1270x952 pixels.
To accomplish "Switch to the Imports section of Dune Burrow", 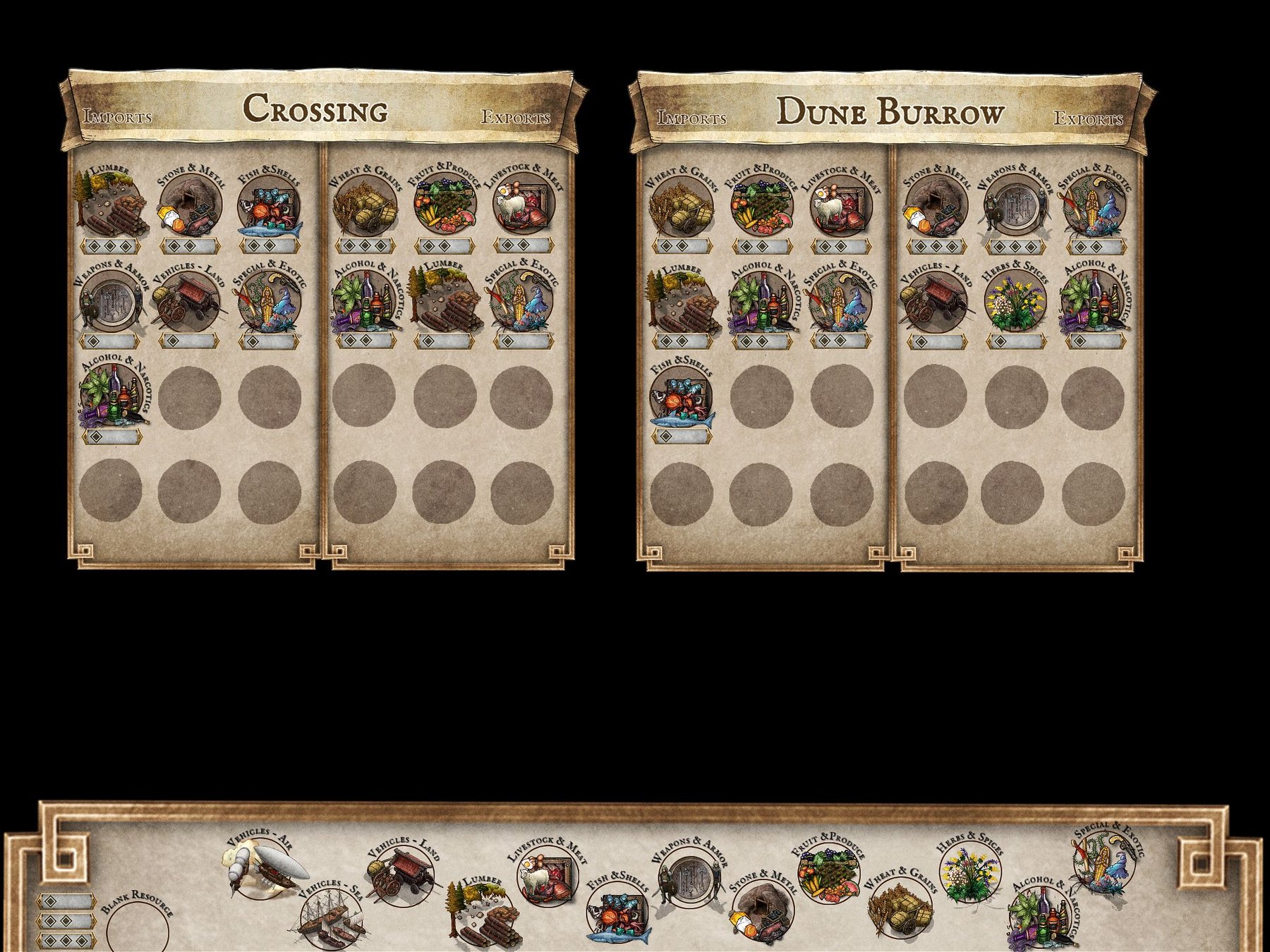I will 692,116.
